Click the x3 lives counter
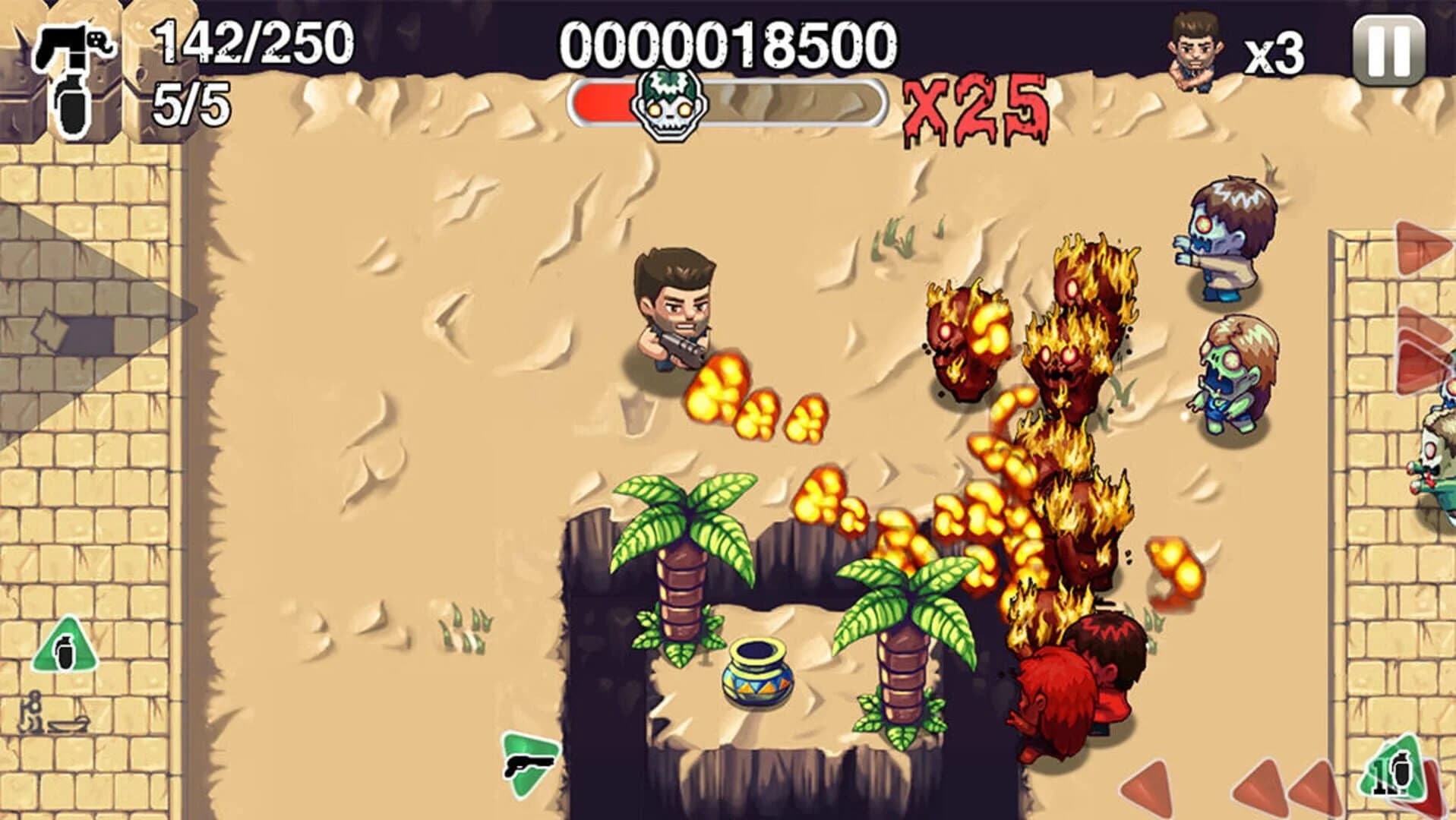This screenshot has height=820, width=1456. pyautogui.click(x=1276, y=47)
